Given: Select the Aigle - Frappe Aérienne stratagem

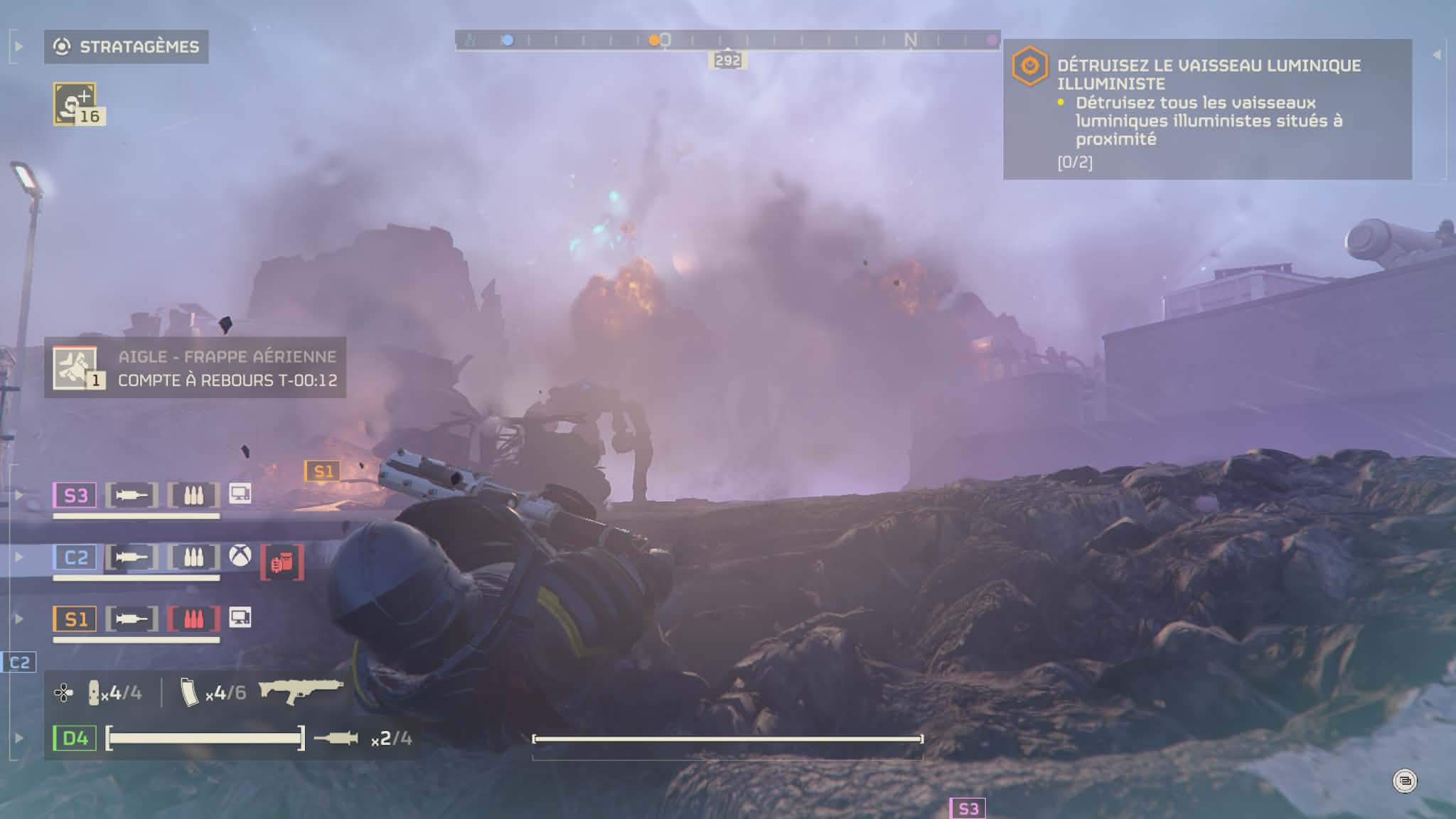Looking at the screenshot, I should 196,368.
